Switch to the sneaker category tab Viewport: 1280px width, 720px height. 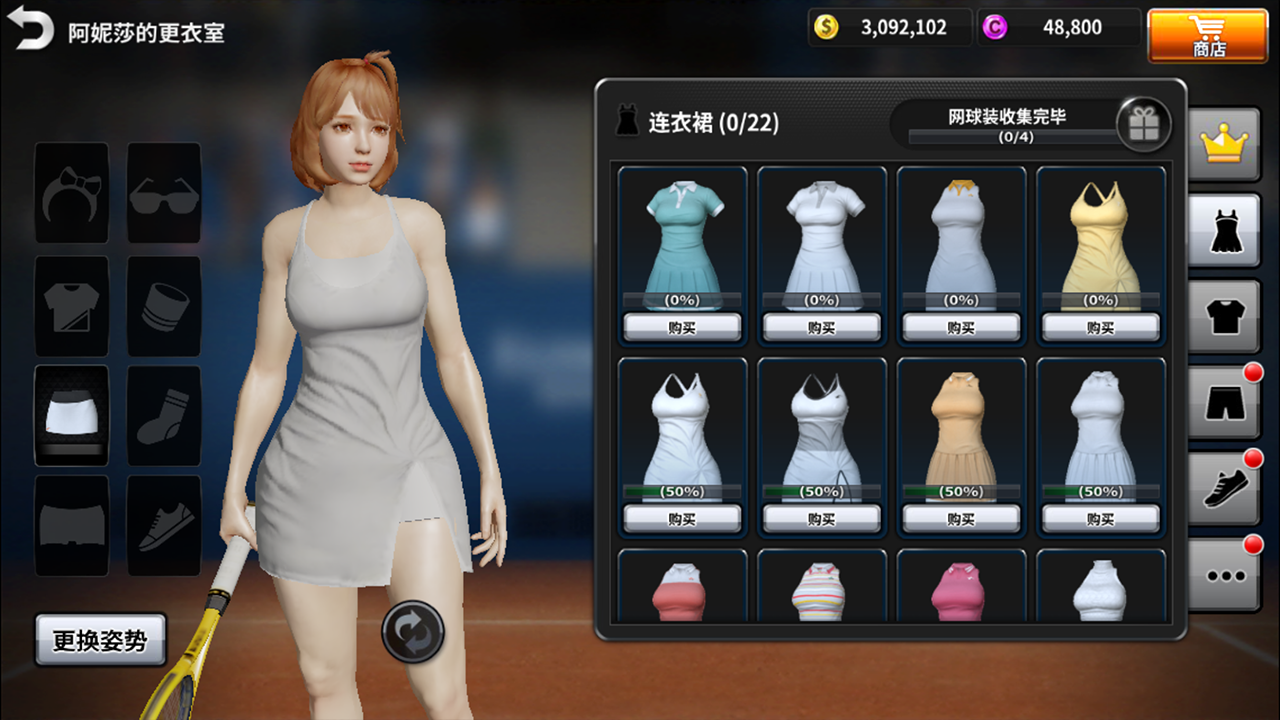(1223, 488)
